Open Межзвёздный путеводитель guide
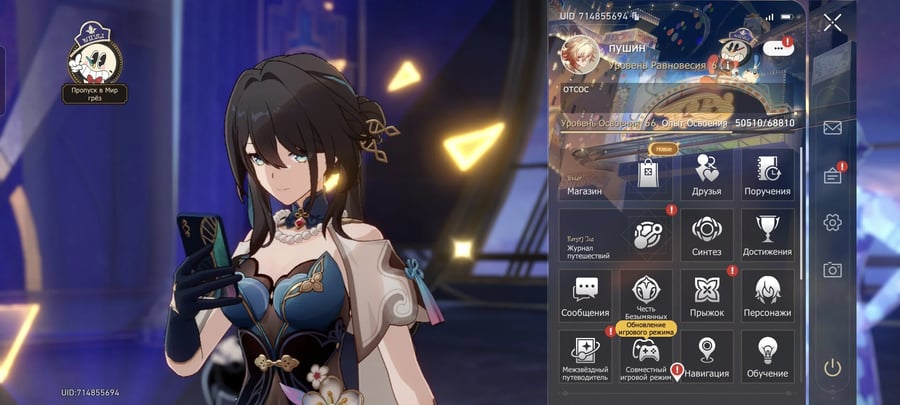900x405 pixels. pyautogui.click(x=585, y=358)
